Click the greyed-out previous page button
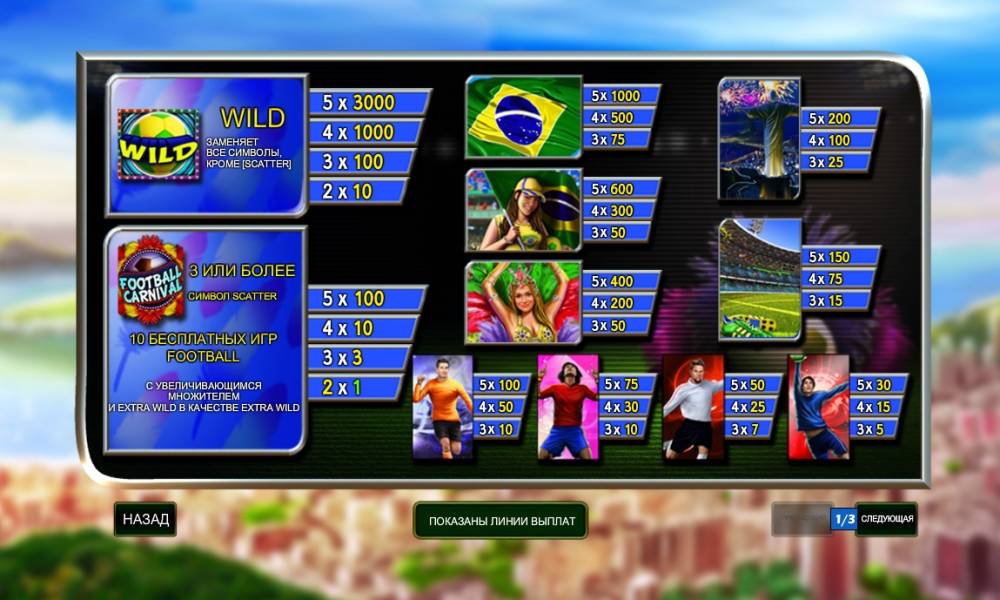The height and width of the screenshot is (600, 1000). pyautogui.click(x=801, y=520)
